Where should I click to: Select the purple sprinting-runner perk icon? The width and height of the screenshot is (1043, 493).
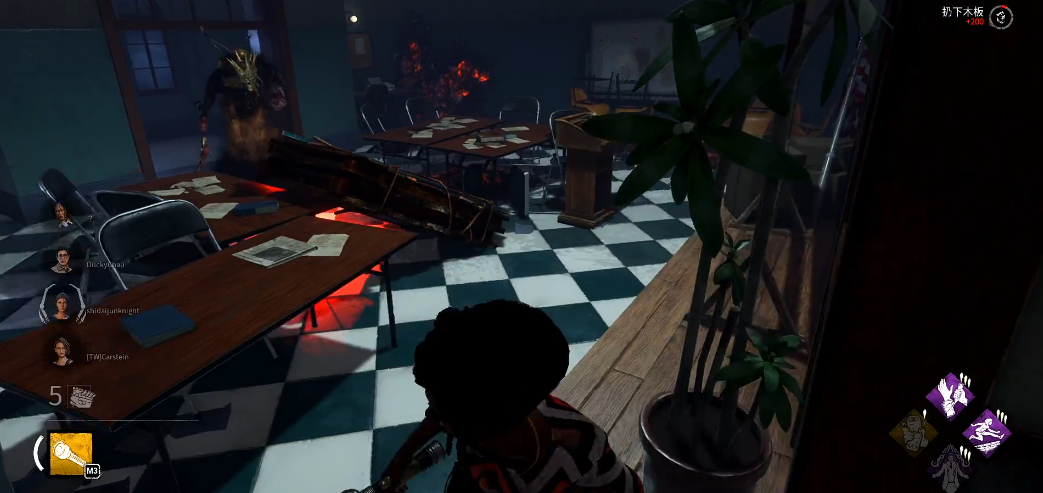coord(986,432)
